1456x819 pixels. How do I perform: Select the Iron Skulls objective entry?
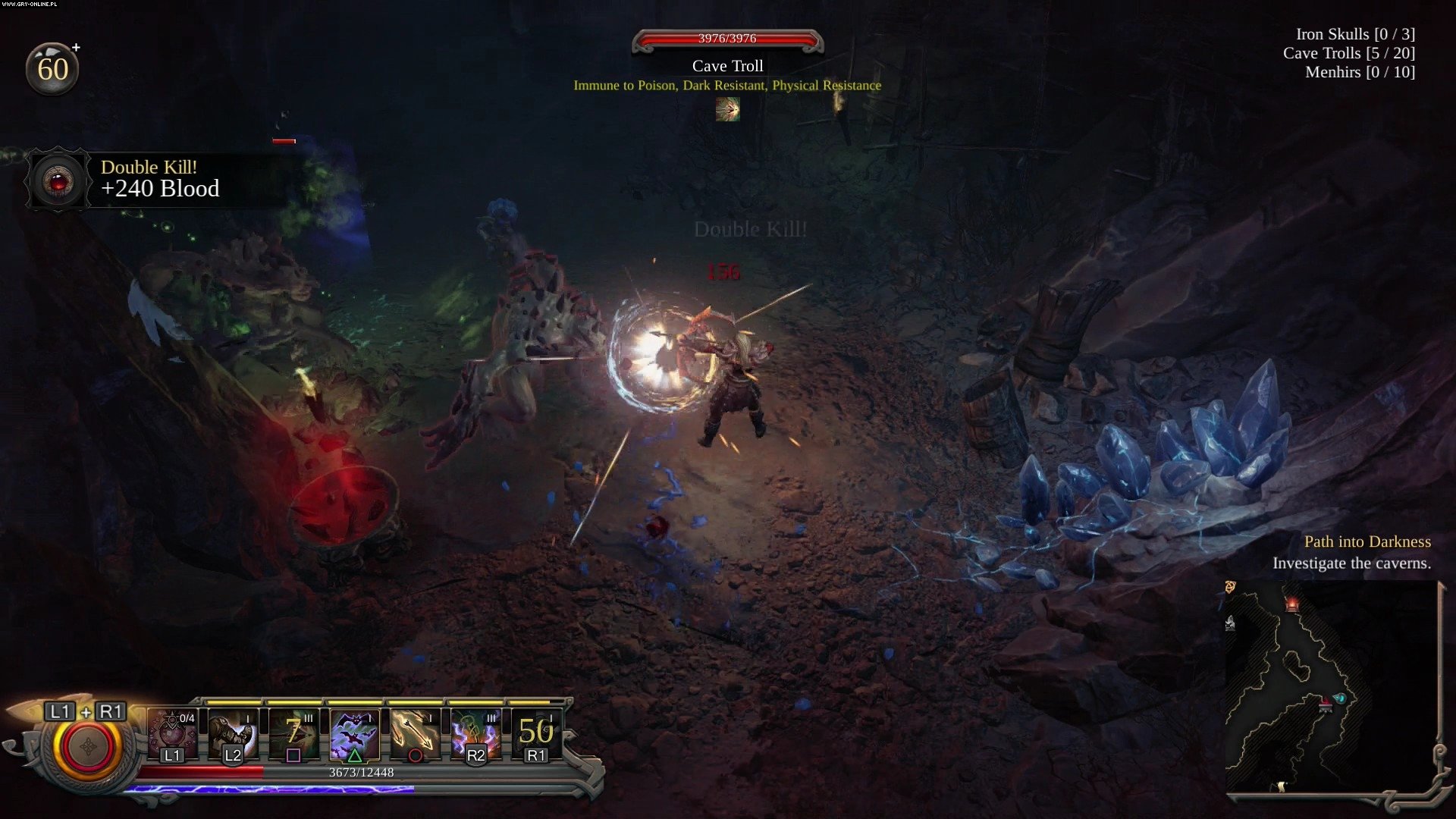(x=1354, y=34)
